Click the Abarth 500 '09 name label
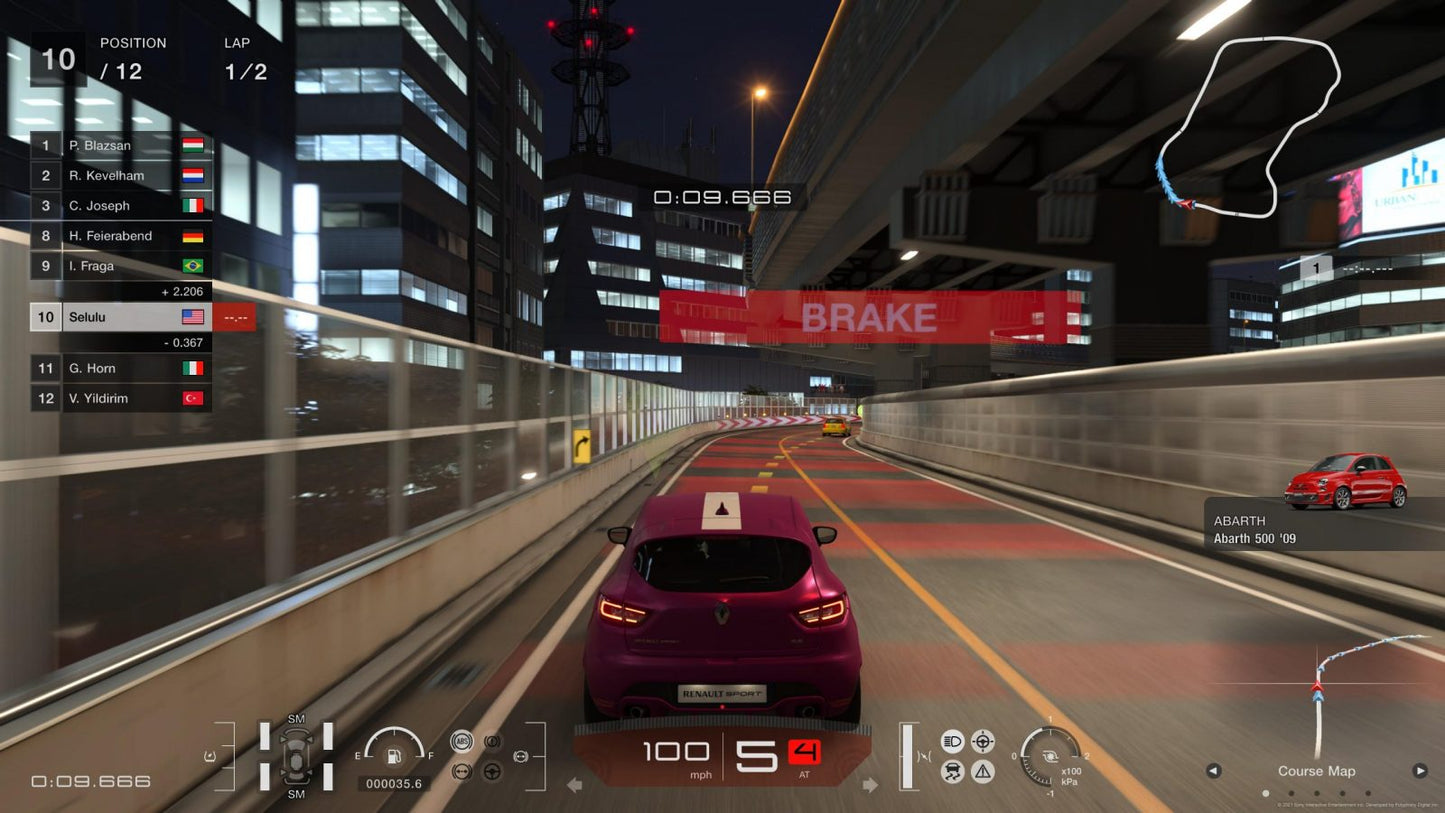Screen dimensions: 1445x813 click(1258, 538)
